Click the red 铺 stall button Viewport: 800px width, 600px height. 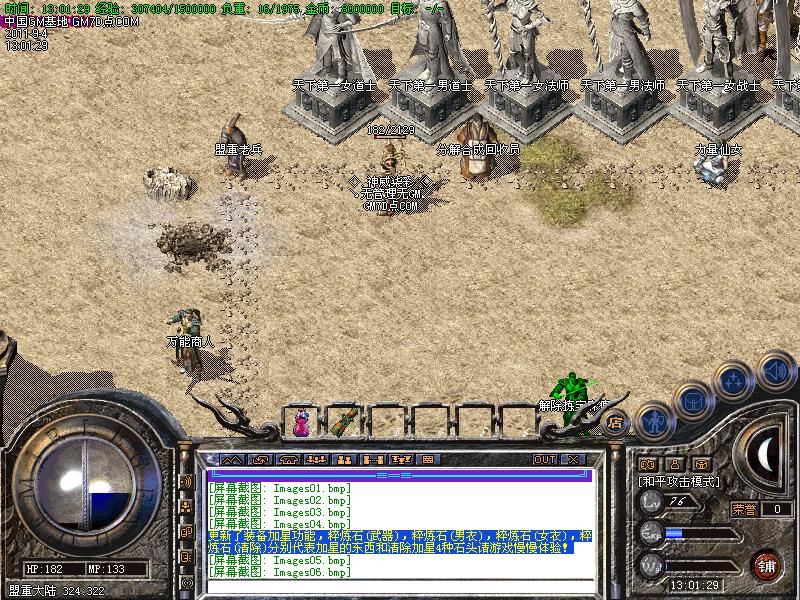767,565
